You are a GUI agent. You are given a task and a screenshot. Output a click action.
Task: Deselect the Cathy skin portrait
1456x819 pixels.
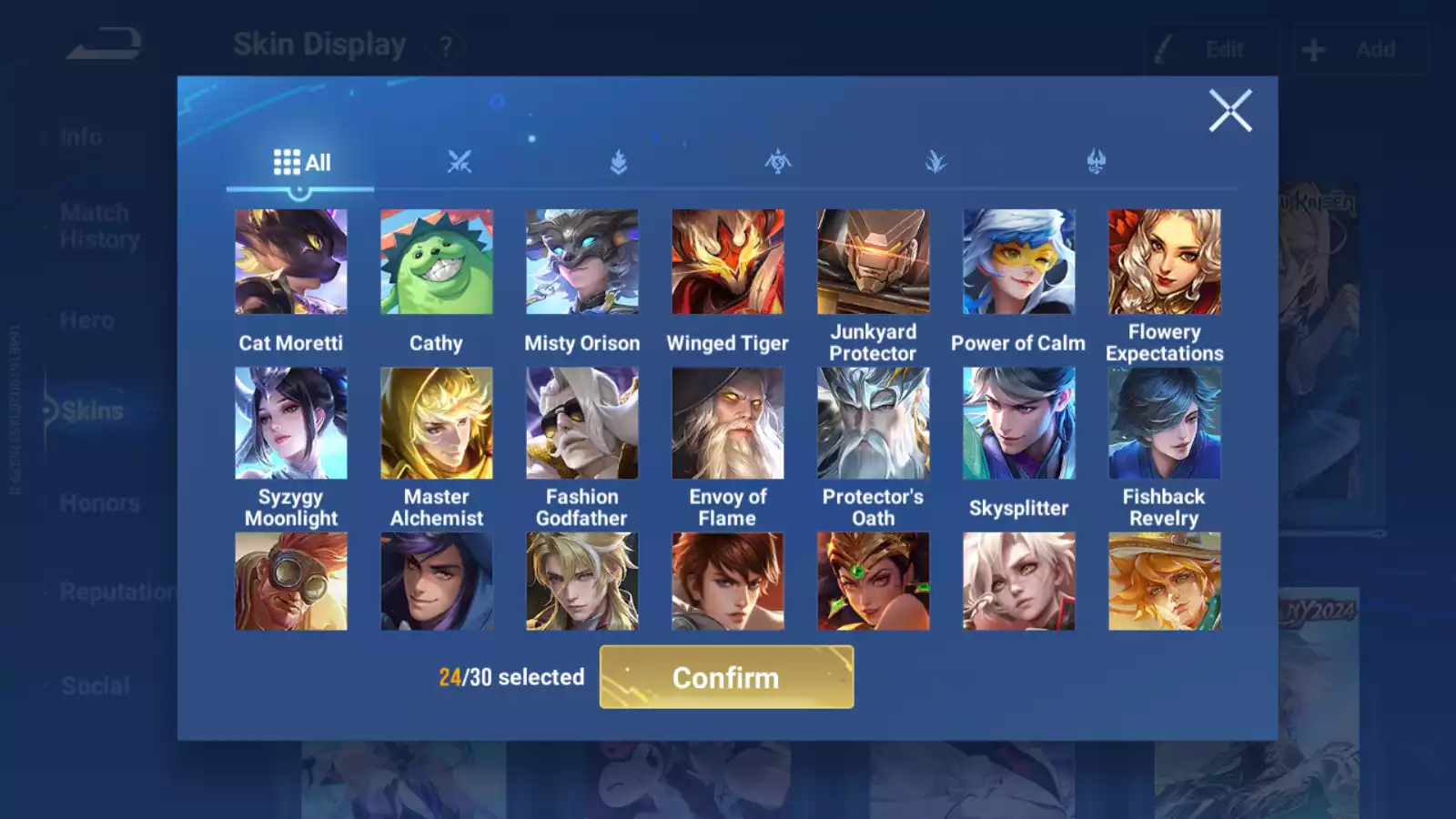(x=437, y=261)
